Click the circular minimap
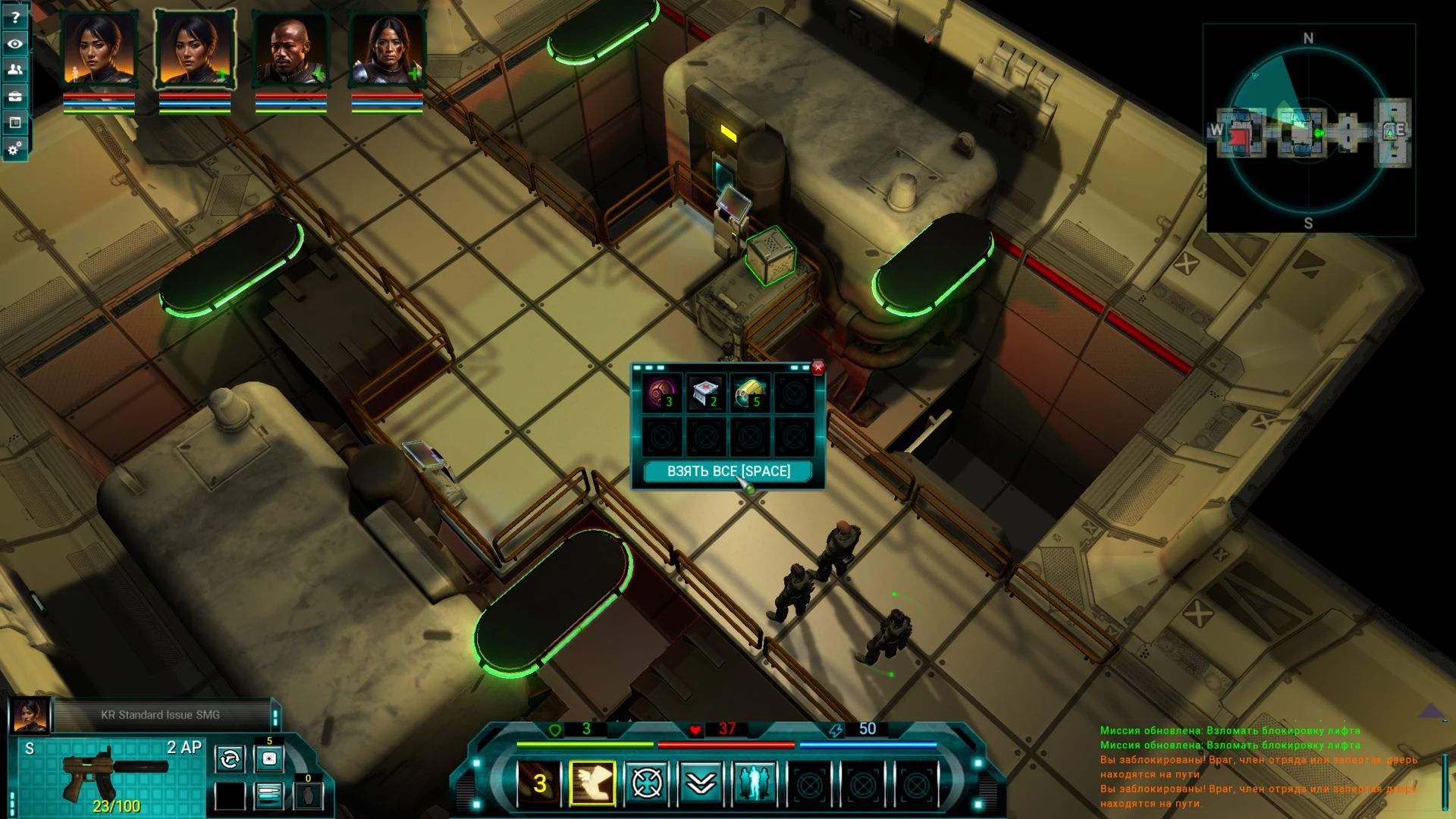 click(x=1307, y=130)
